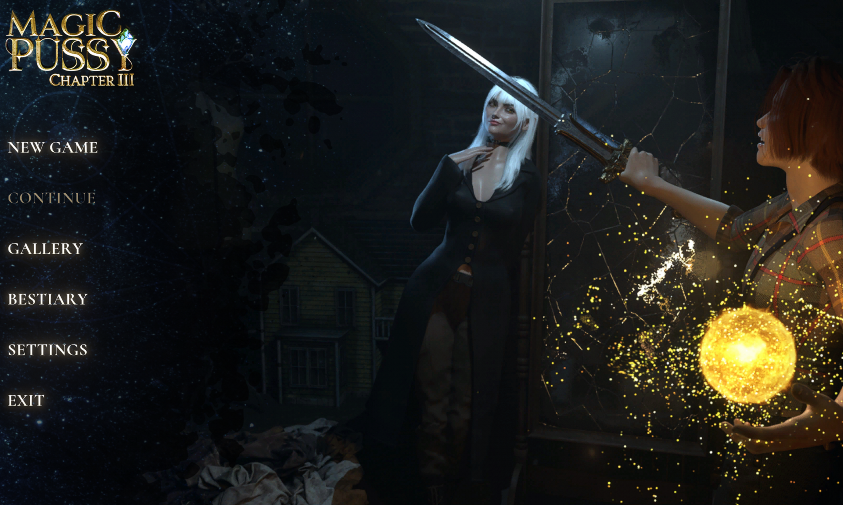This screenshot has width=843, height=505.
Task: Choose Exit to quit the game
Action: tap(26, 401)
